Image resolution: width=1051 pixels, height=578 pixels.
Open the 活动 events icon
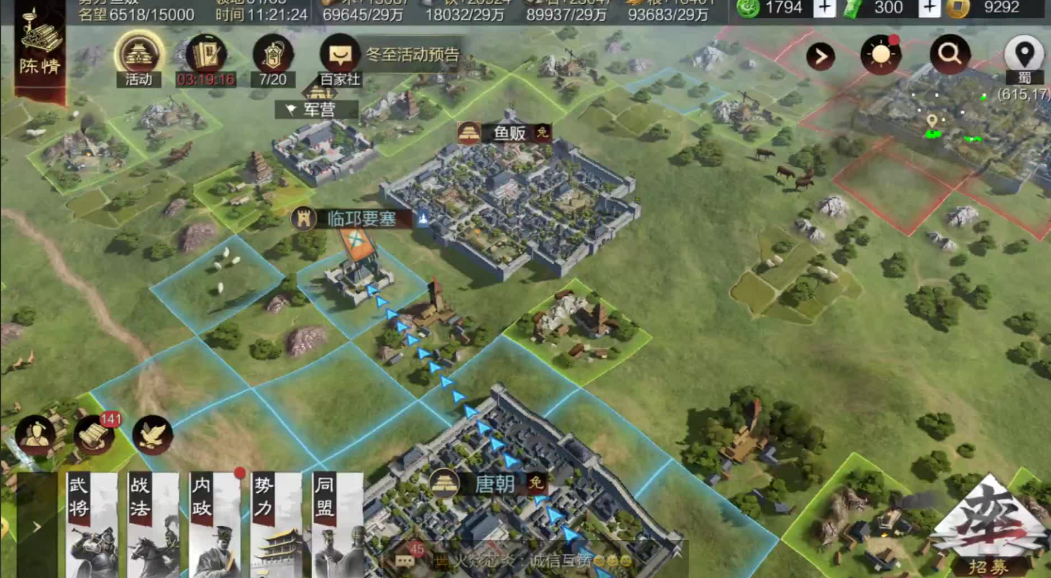click(138, 55)
